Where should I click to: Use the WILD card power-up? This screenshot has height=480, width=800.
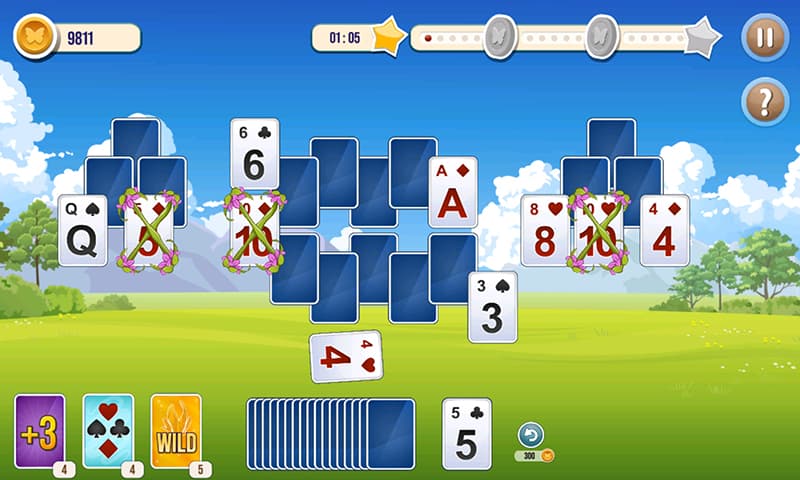tap(175, 432)
